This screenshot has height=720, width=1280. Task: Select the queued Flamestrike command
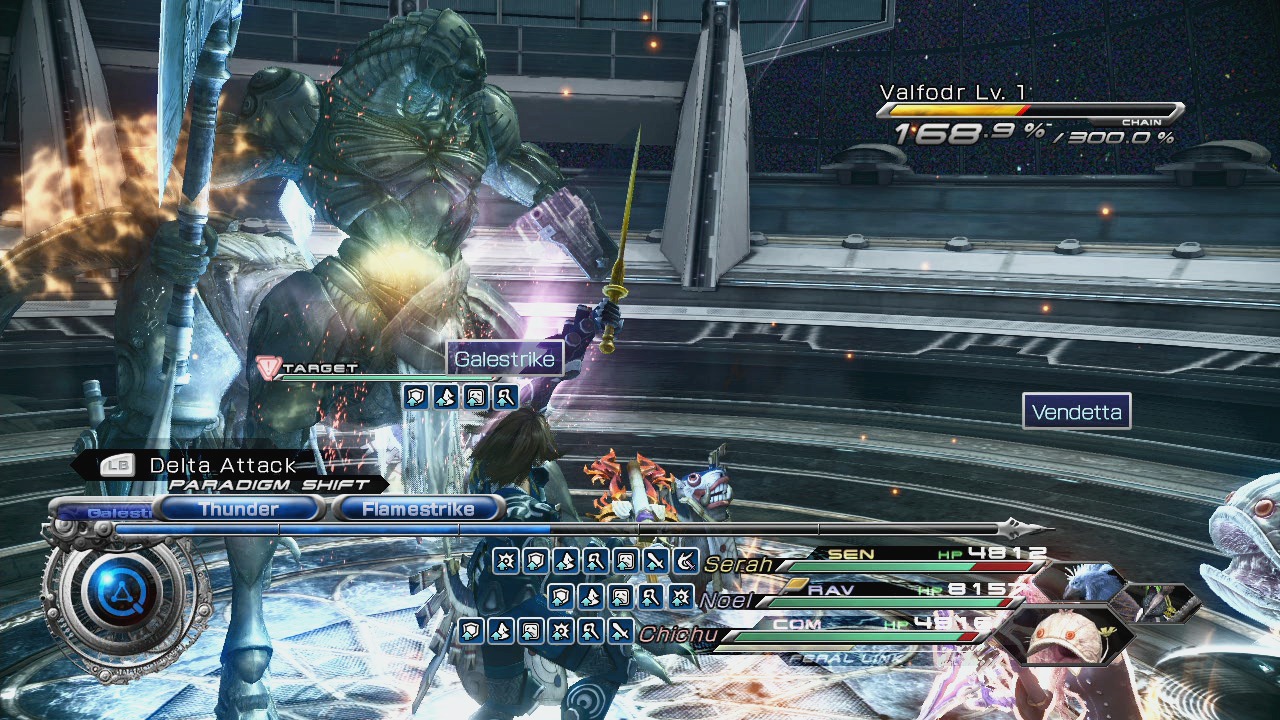coord(418,509)
